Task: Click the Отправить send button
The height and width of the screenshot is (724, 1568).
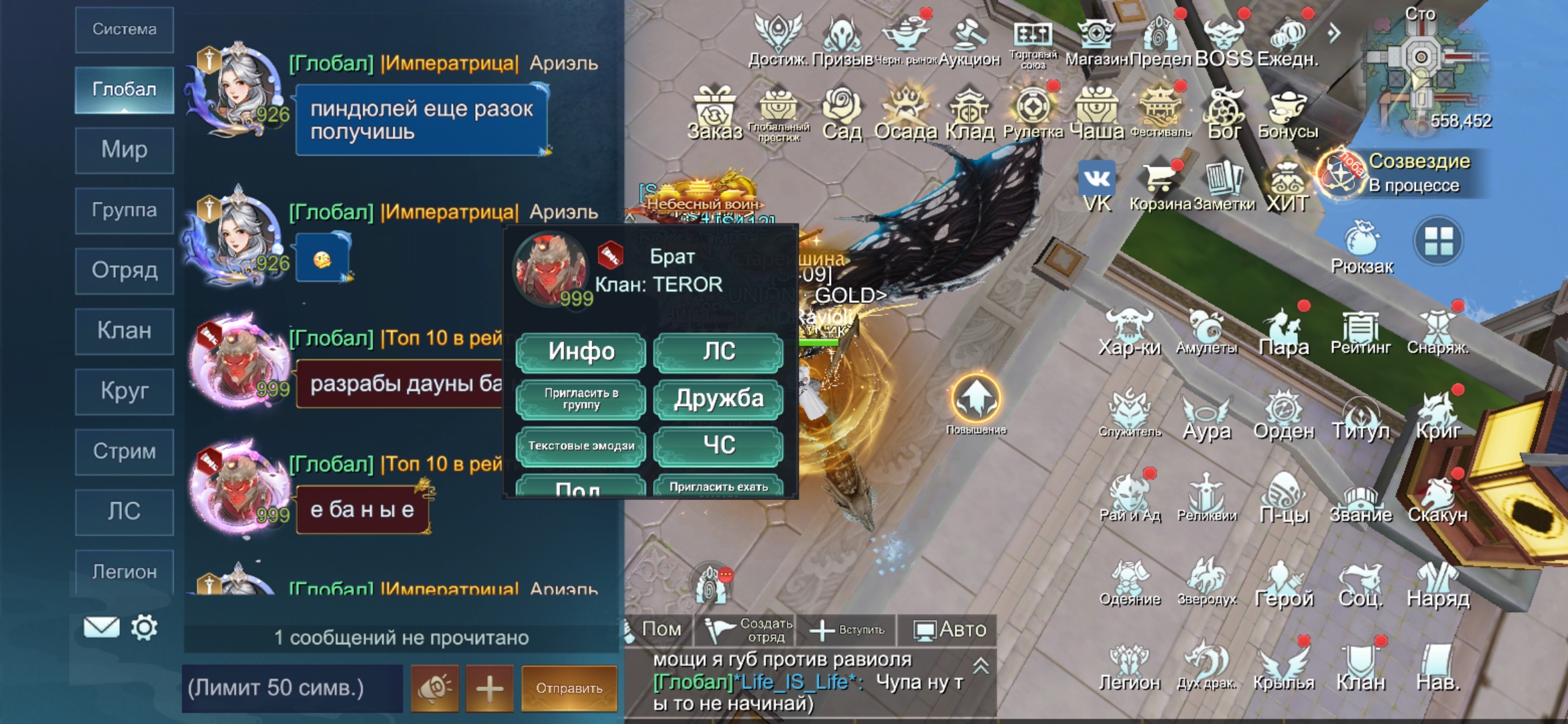Action: pyautogui.click(x=569, y=688)
